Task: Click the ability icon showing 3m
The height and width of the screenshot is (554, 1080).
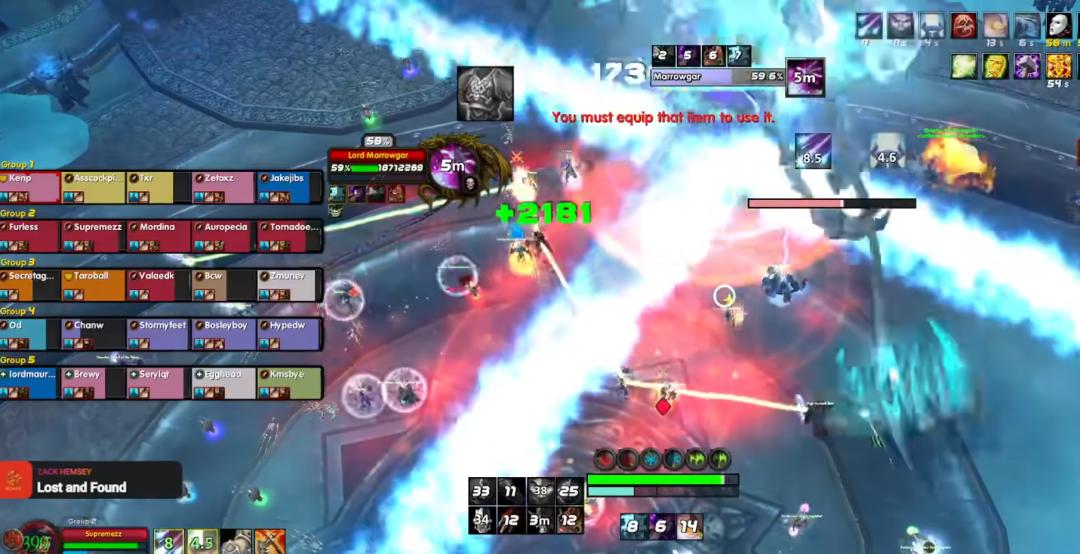Action: tap(541, 520)
